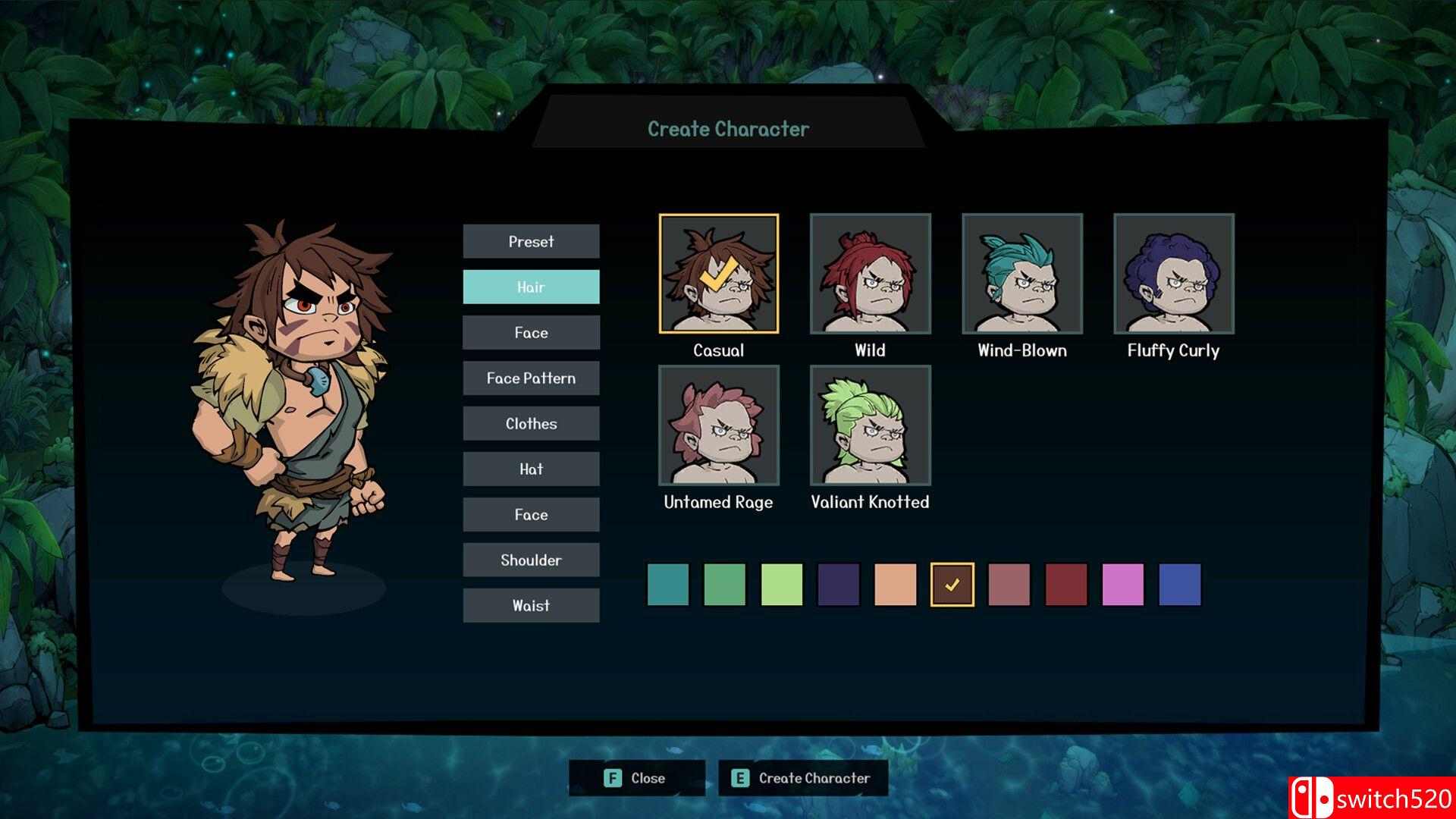Viewport: 1456px width, 819px height.
Task: Switch to the Face Pattern category
Action: [x=531, y=378]
